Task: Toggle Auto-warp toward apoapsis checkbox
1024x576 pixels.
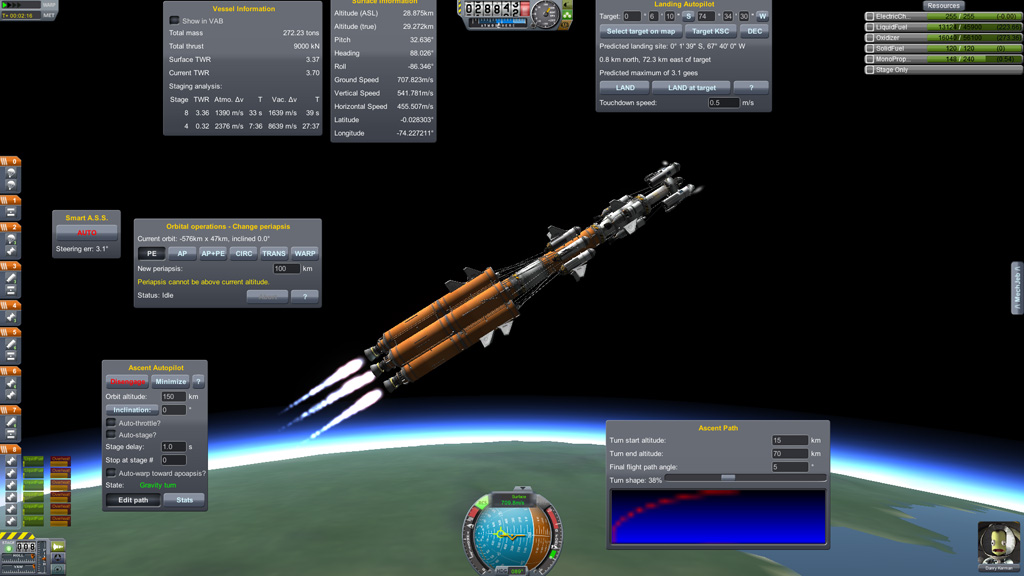Action: click(111, 473)
